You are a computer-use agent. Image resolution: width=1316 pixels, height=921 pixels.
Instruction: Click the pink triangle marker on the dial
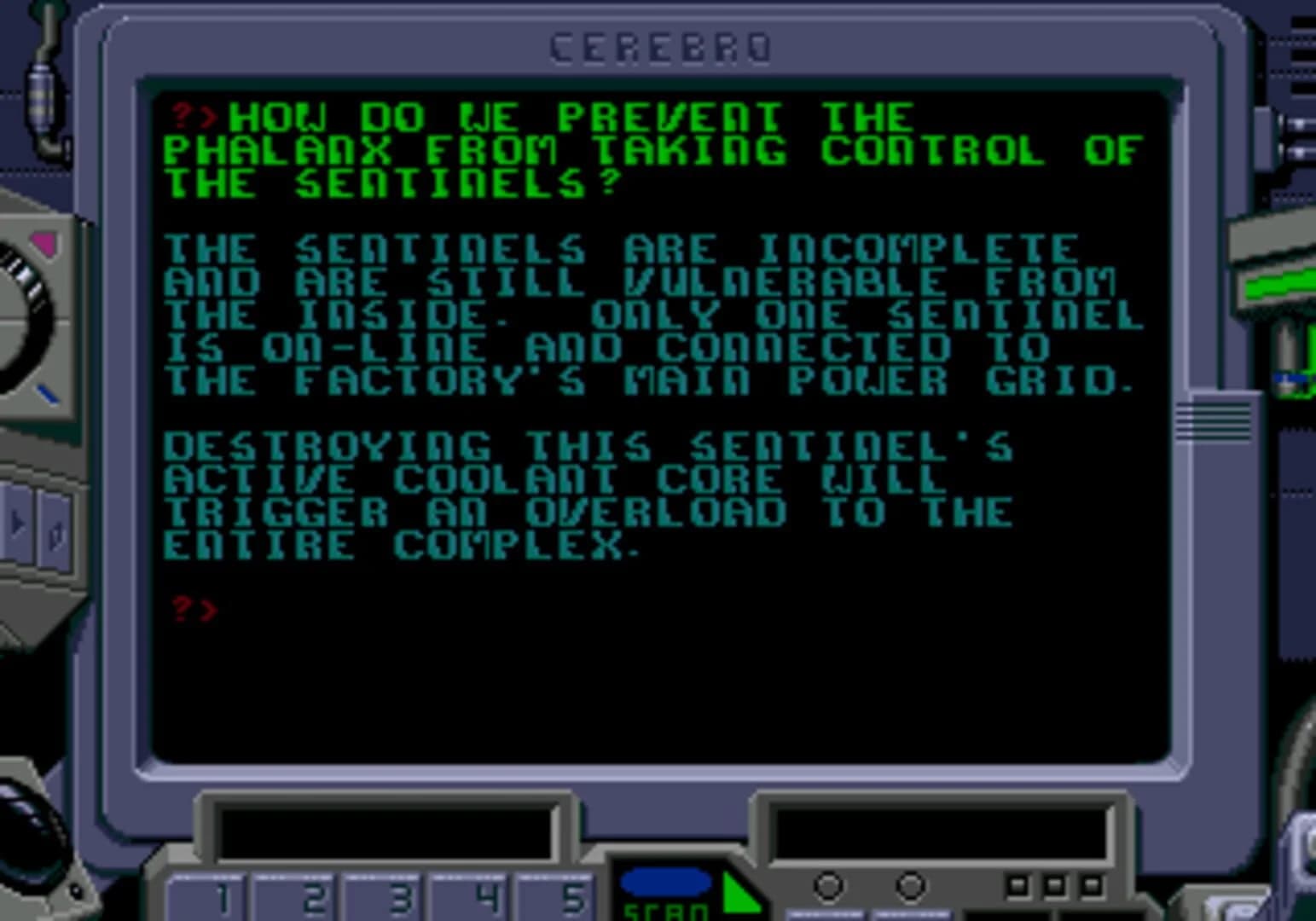pyautogui.click(x=43, y=244)
